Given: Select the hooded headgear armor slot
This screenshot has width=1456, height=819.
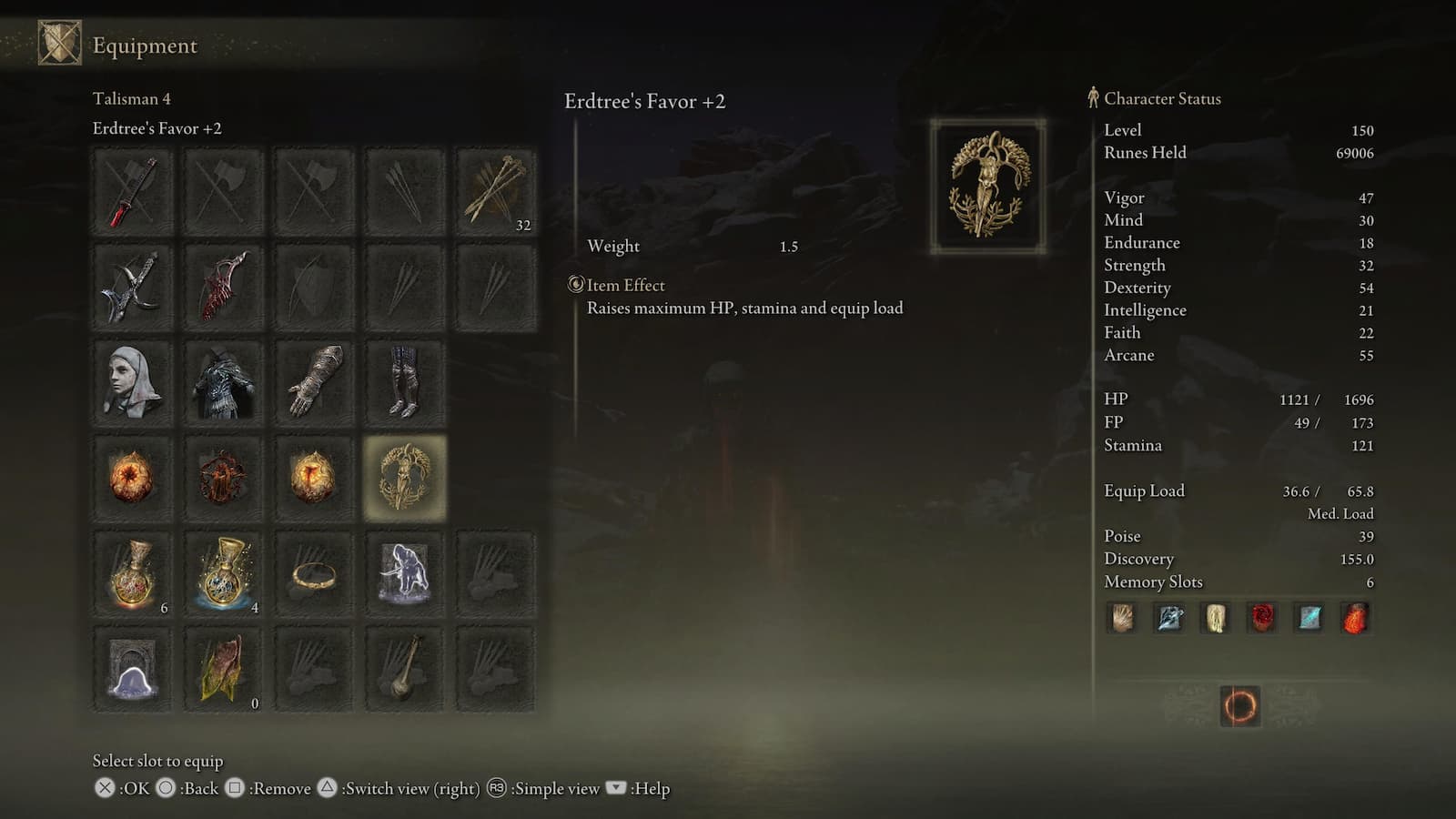Looking at the screenshot, I should 132,382.
